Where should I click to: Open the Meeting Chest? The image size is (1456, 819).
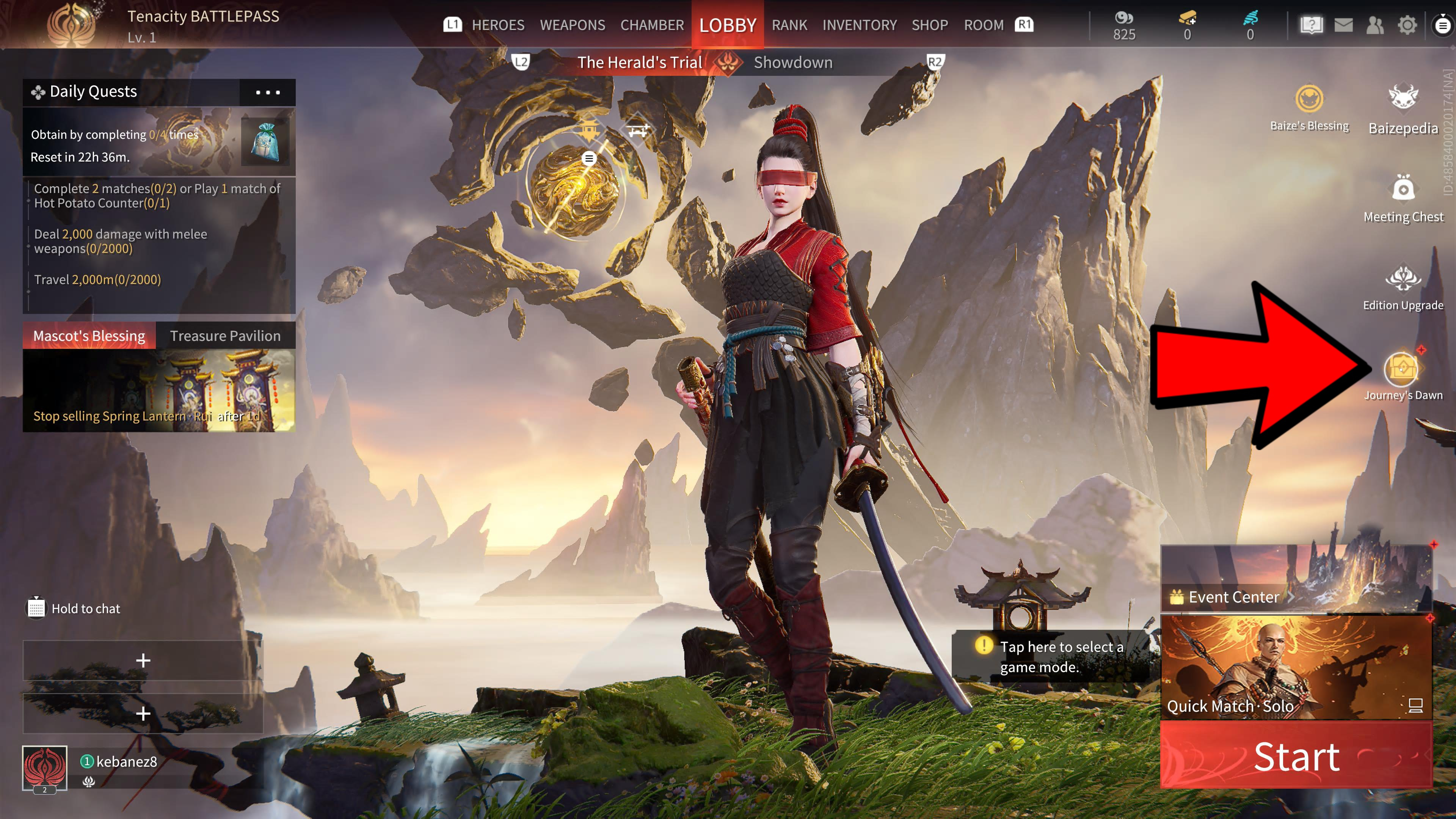[1403, 189]
